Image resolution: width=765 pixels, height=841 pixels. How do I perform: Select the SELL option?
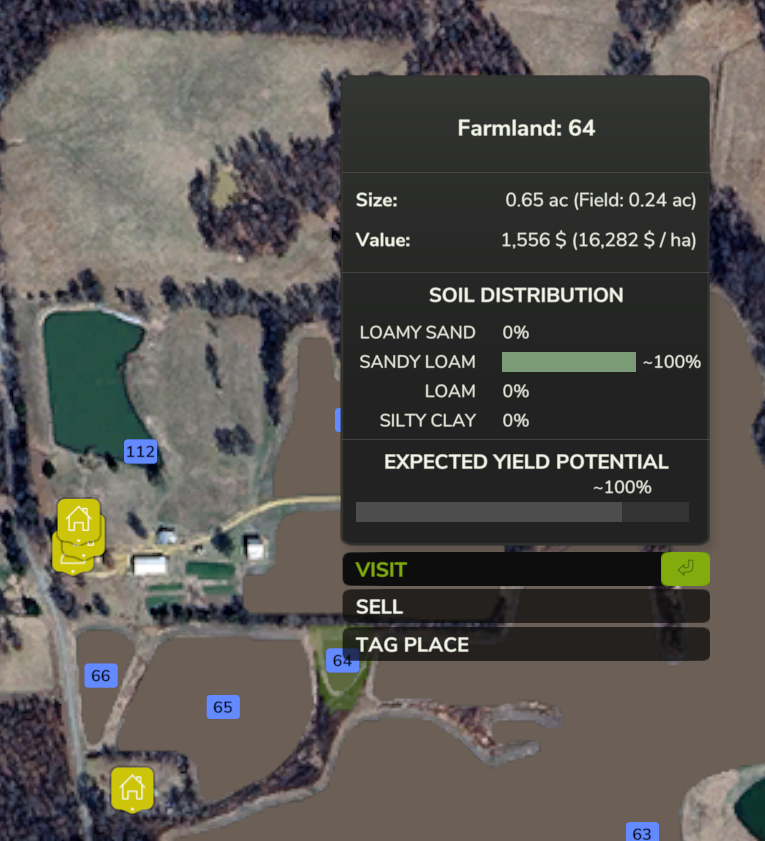(525, 607)
